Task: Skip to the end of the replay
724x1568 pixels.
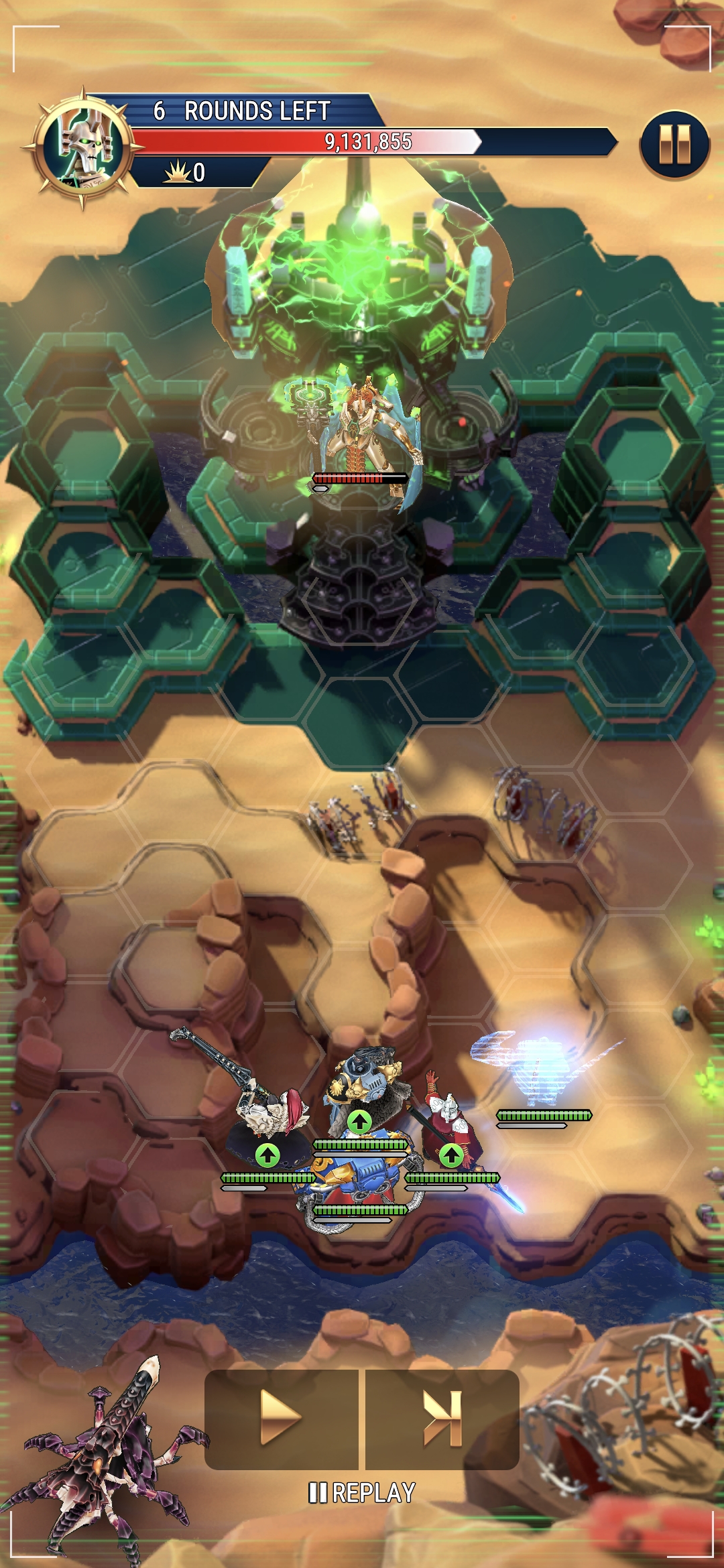Action: (x=442, y=1418)
